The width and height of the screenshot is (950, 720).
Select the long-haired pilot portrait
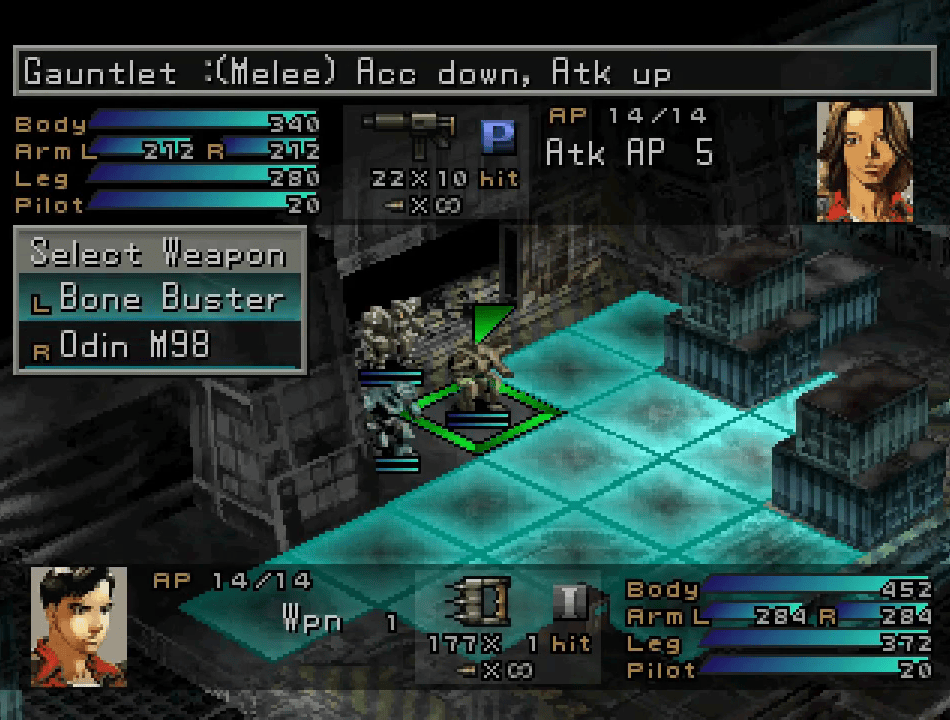865,161
